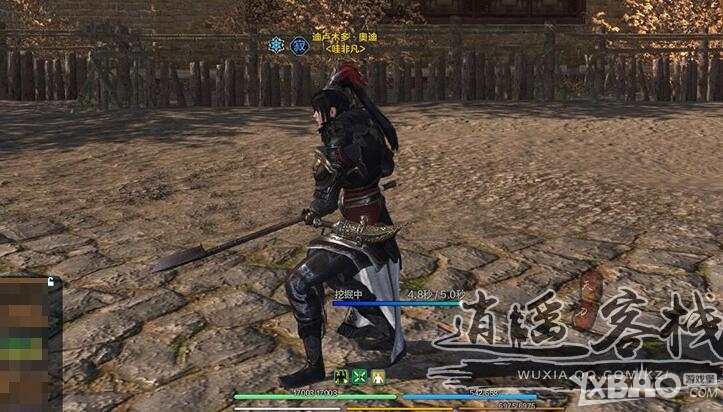
Task: Select the blue 寂 badge icon
Action: tap(298, 45)
